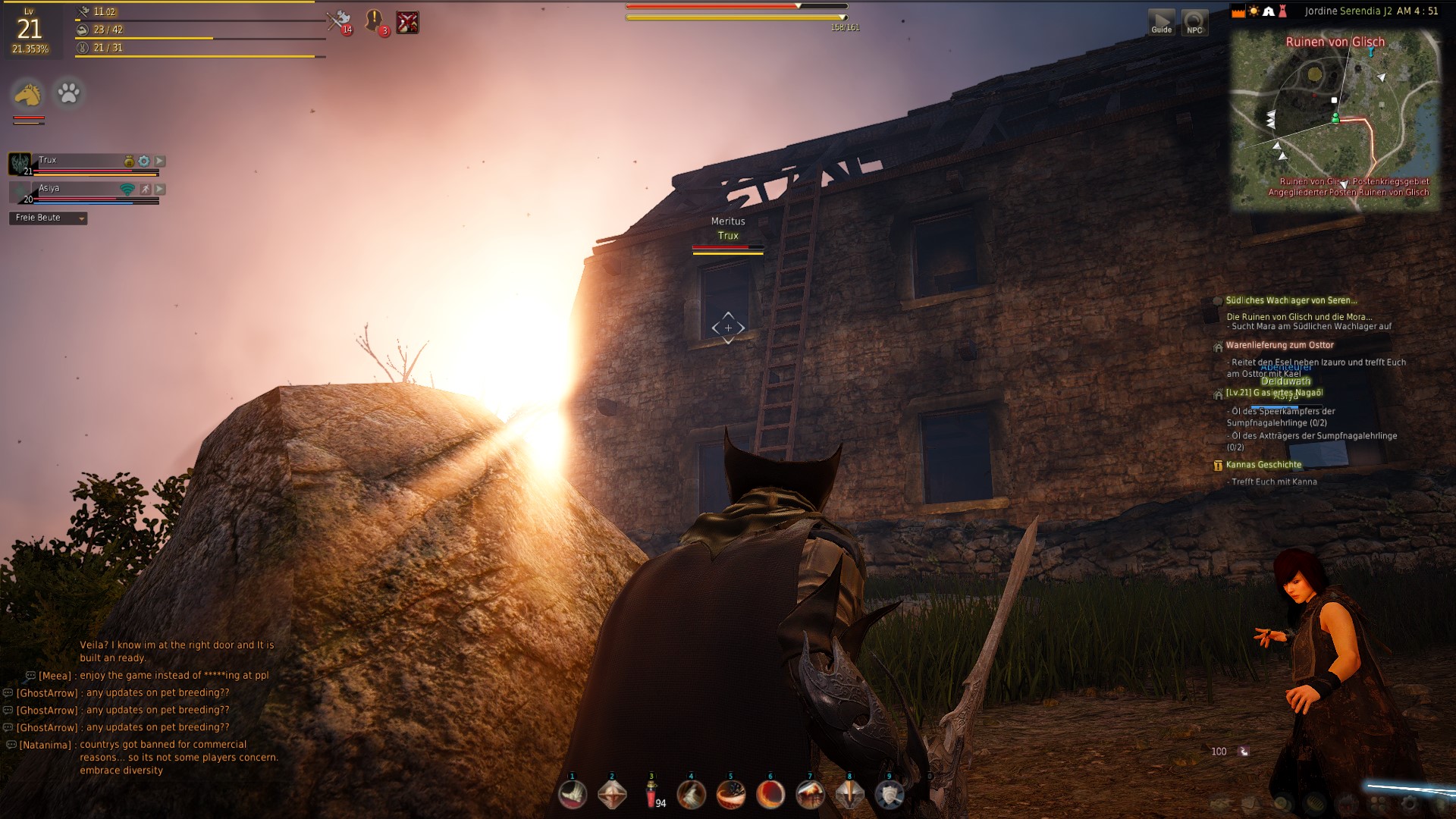
Task: Use the red potion in hotbar slot 3
Action: tap(651, 794)
